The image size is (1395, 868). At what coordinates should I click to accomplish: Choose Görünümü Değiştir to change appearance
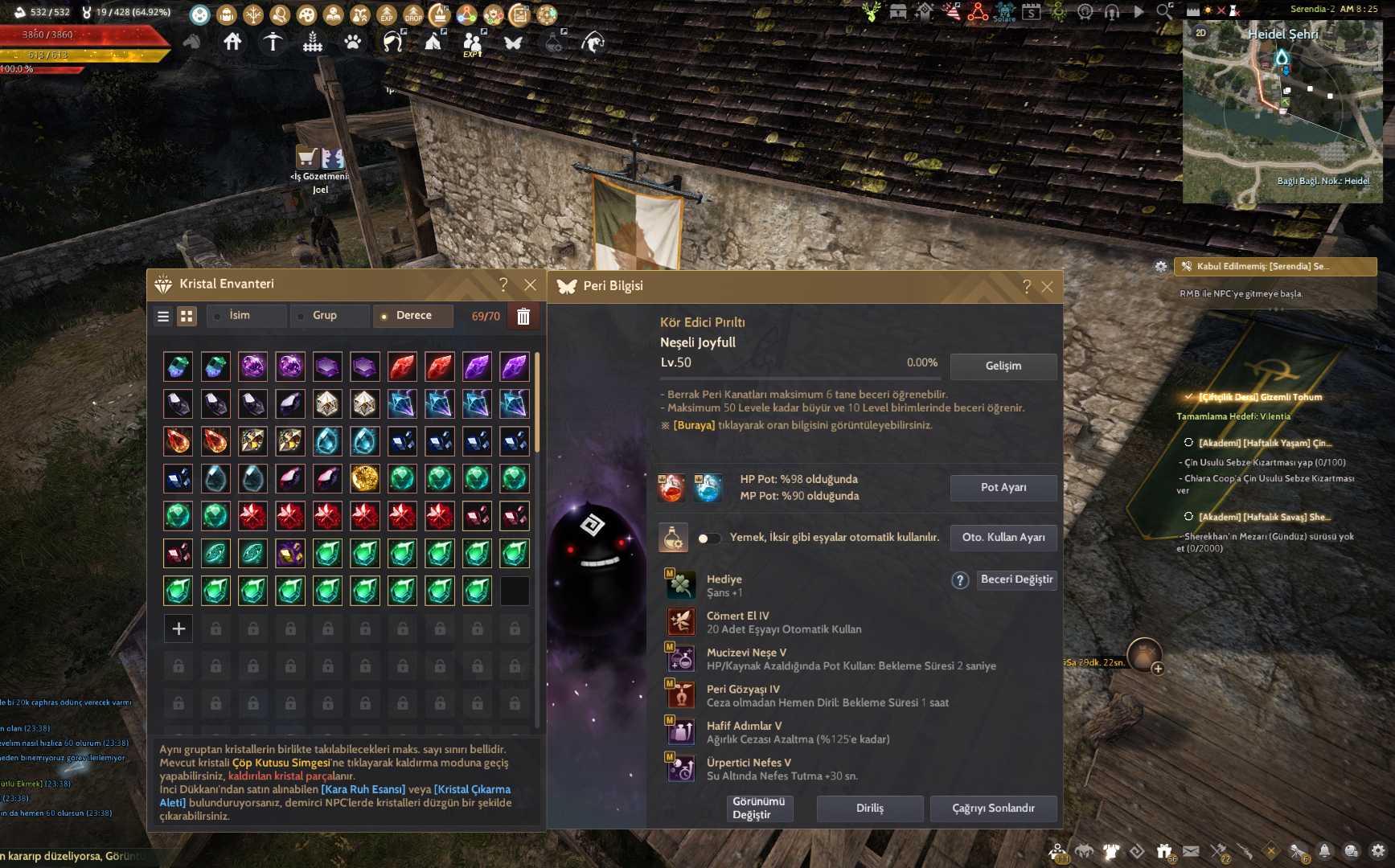[758, 808]
